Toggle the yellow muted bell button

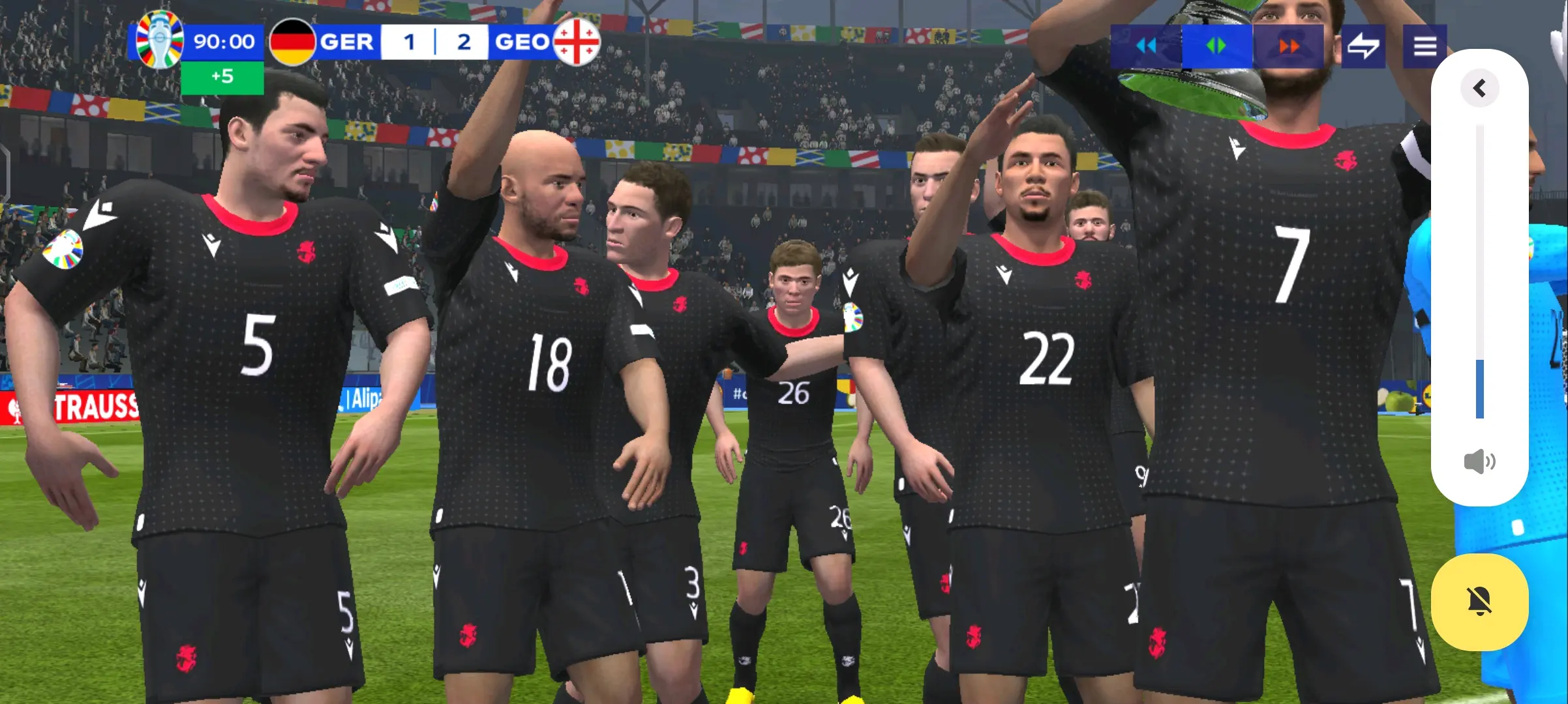pos(1479,601)
